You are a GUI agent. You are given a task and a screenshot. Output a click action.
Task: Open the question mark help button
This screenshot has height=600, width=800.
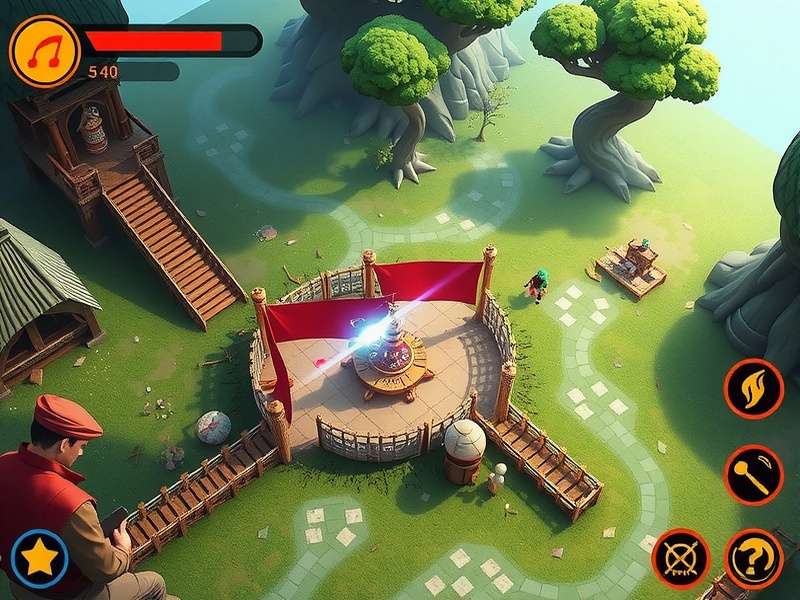pyautogui.click(x=753, y=558)
